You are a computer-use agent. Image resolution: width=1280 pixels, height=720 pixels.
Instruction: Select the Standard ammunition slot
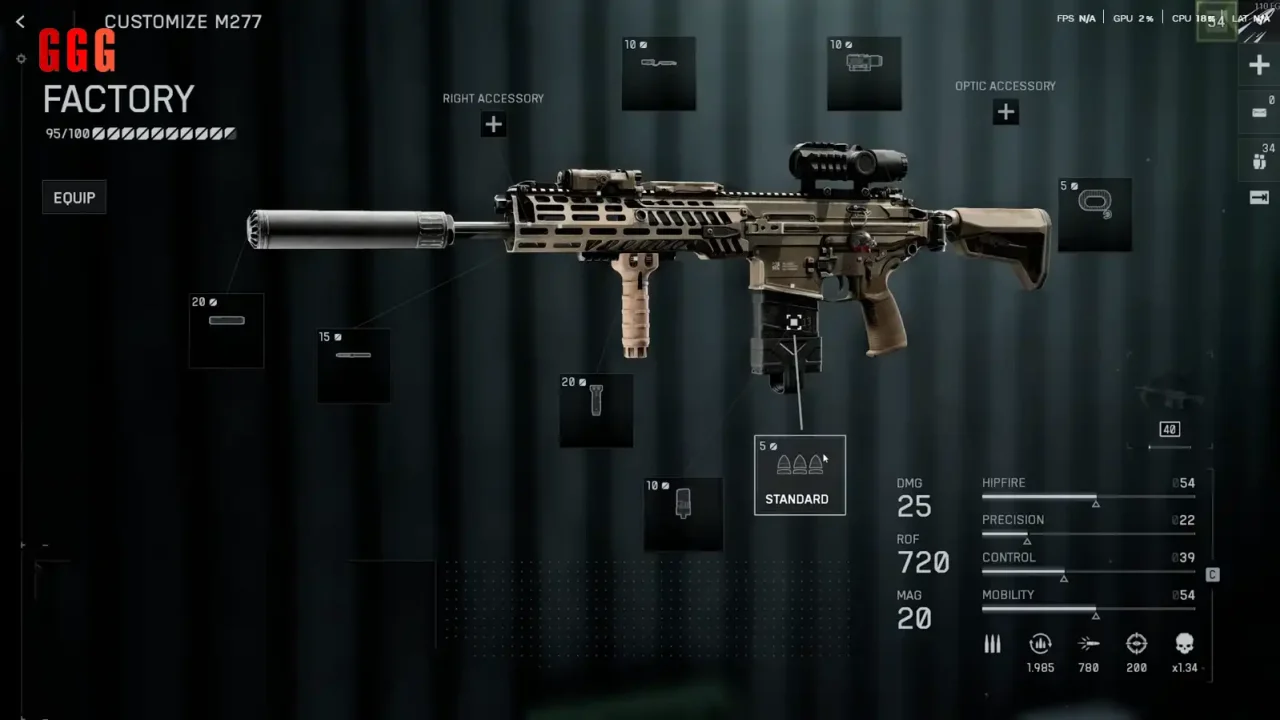(799, 475)
